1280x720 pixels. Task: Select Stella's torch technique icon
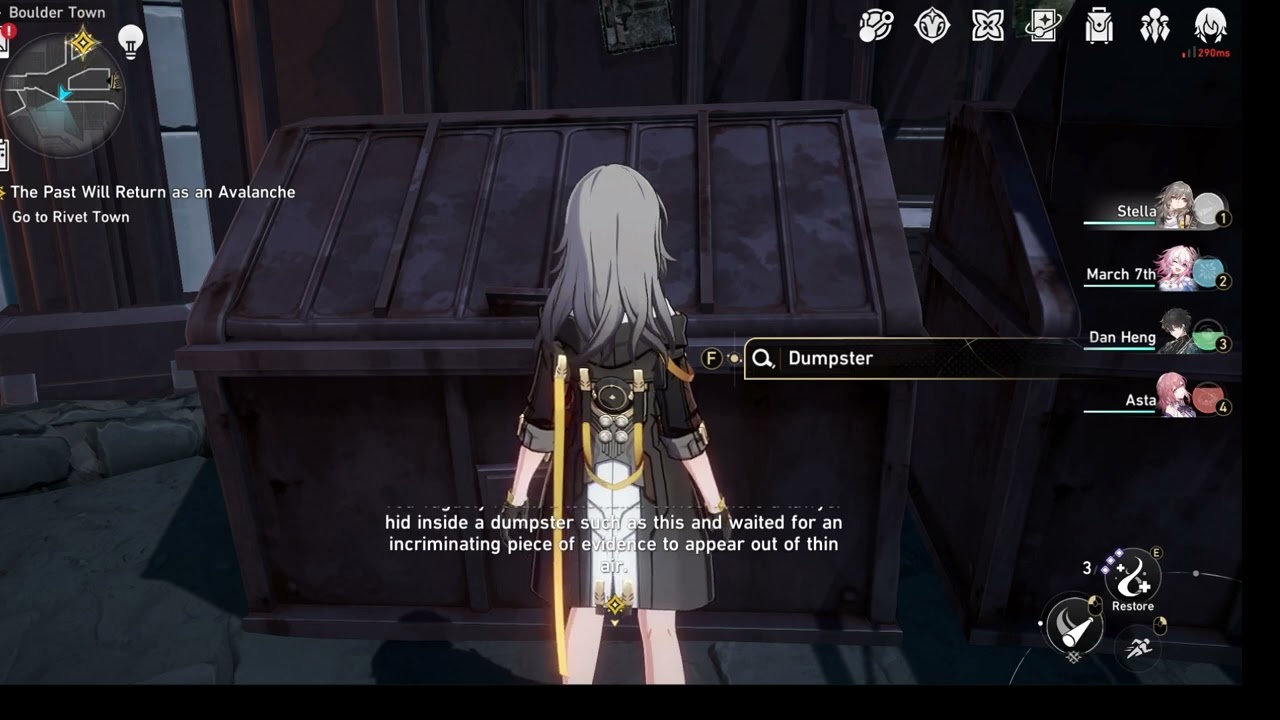click(x=1073, y=625)
